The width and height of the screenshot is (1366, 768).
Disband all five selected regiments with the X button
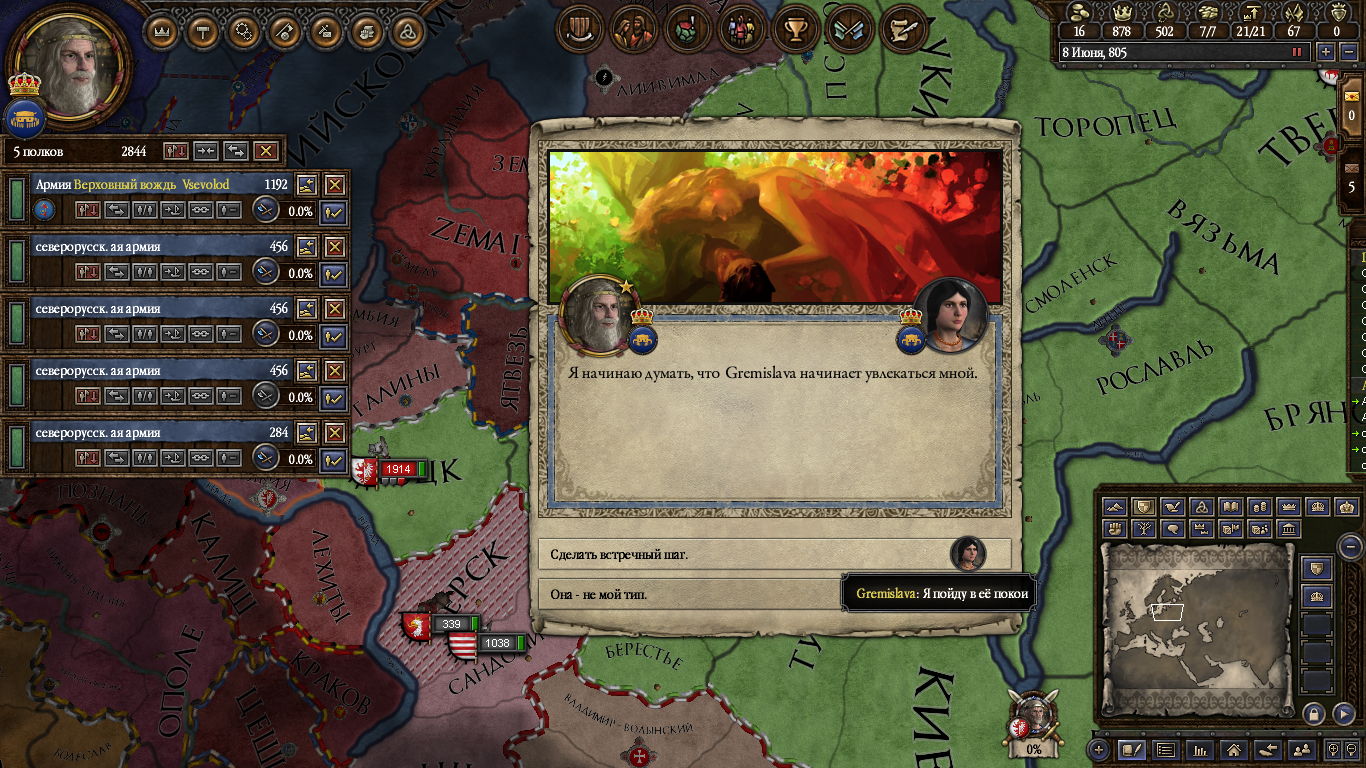click(265, 151)
